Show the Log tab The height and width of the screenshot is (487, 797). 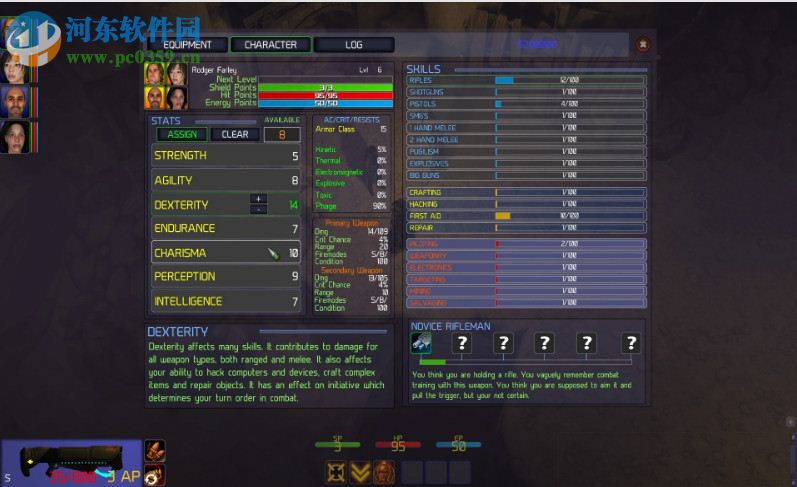point(354,44)
